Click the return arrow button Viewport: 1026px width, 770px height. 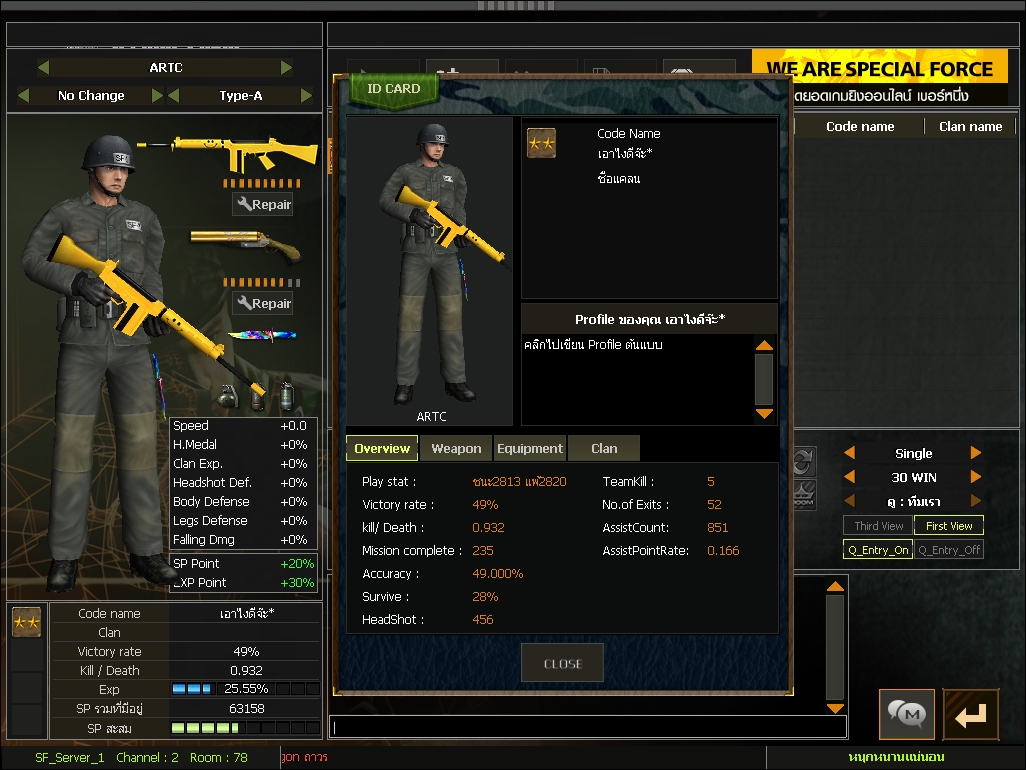971,714
